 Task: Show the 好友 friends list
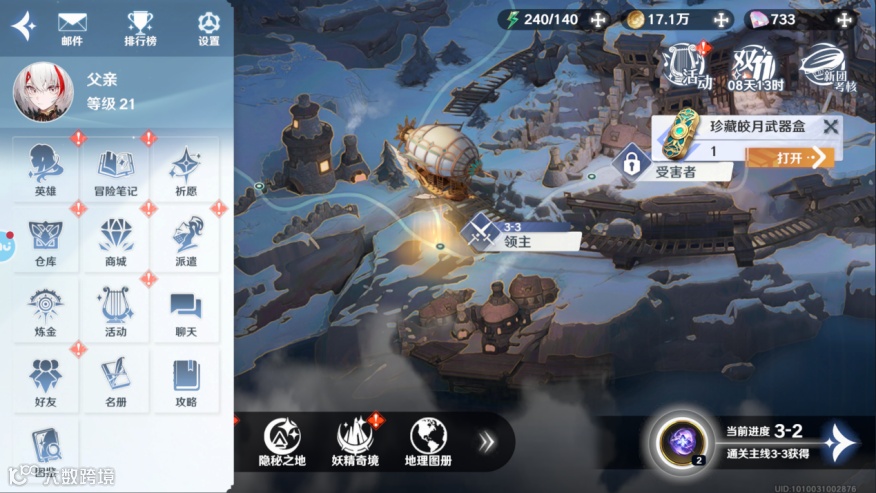tap(45, 381)
